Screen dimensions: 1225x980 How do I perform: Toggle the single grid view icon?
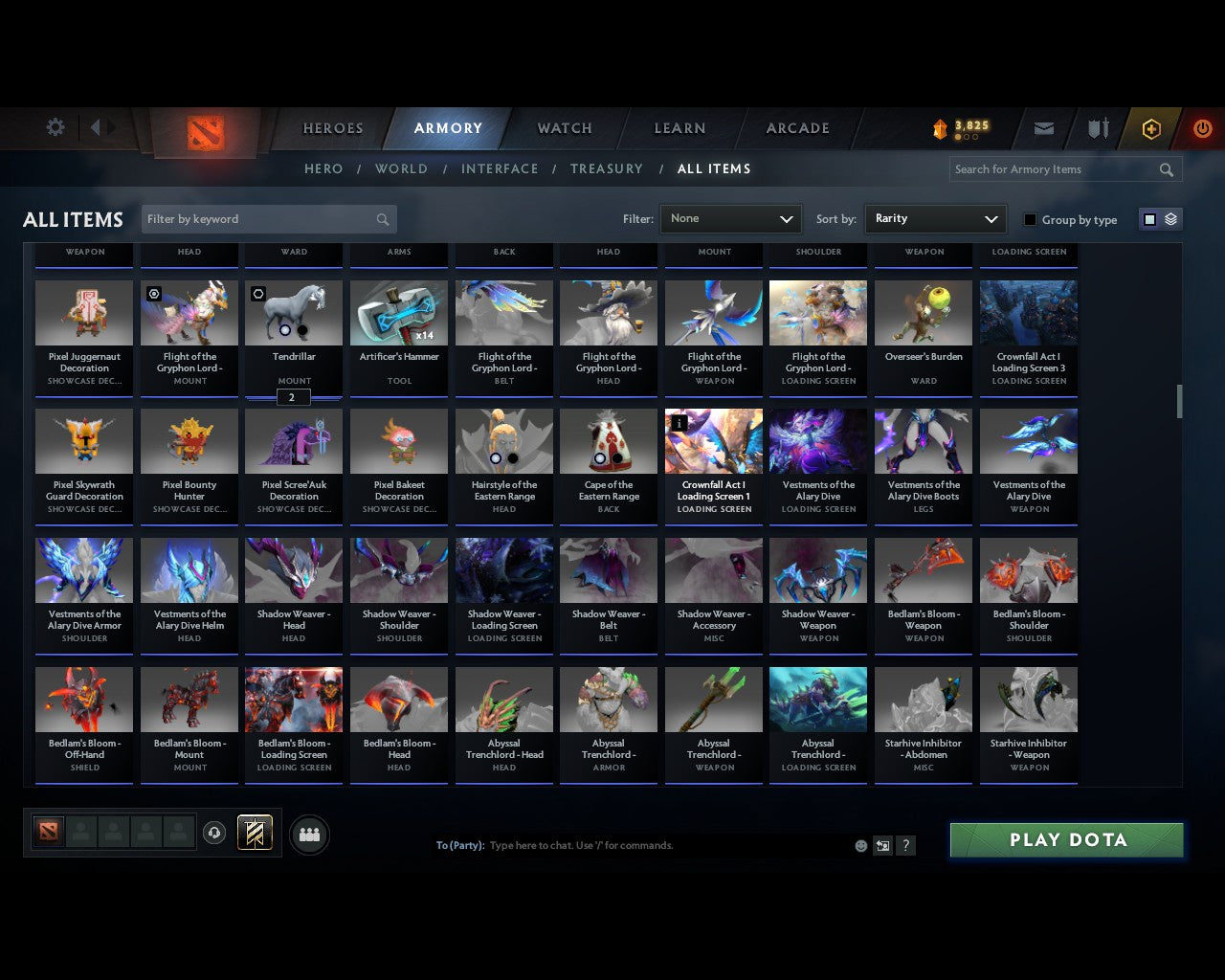tap(1149, 218)
